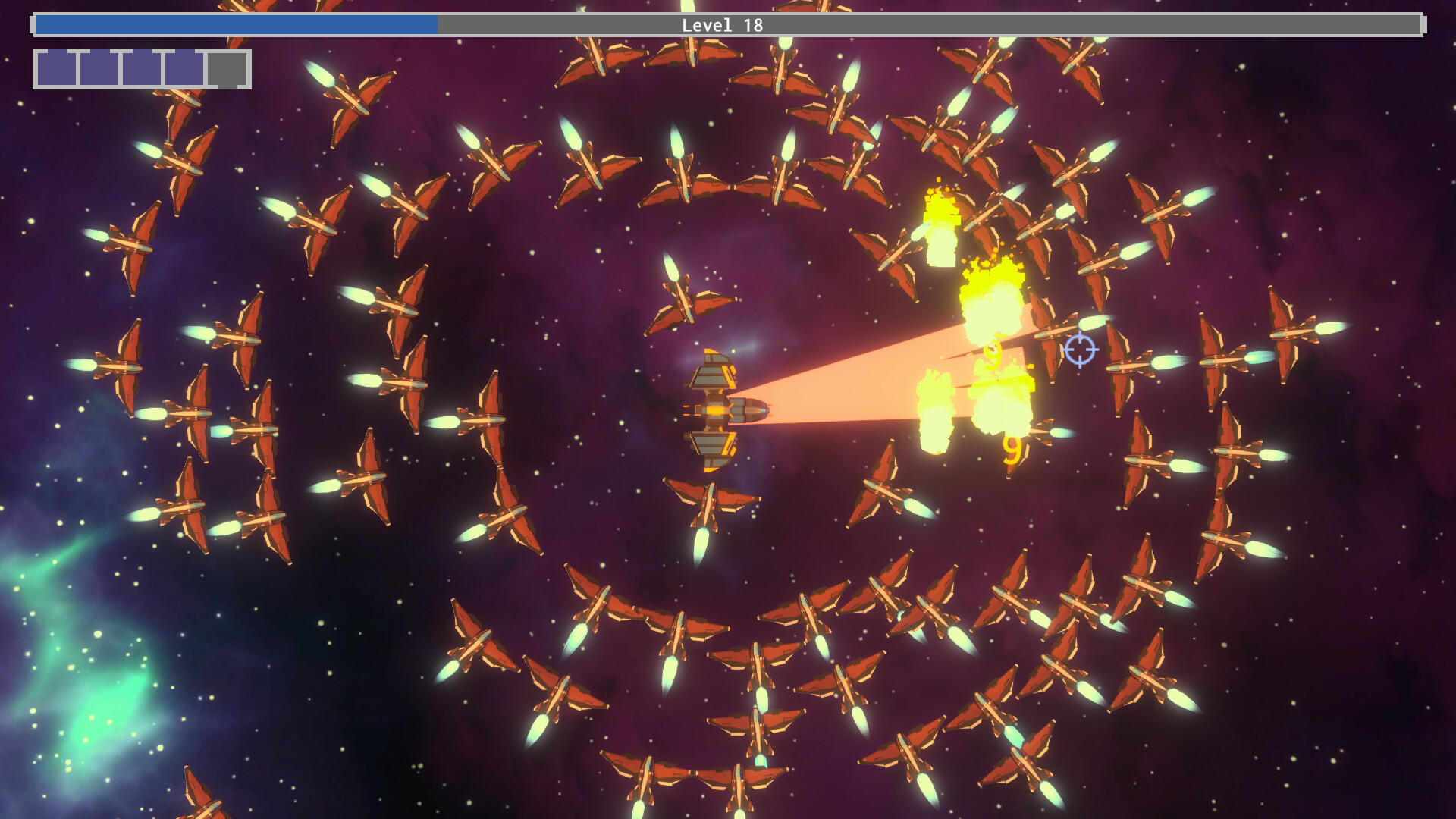
Task: Select the Level 18 title text
Action: pos(723,25)
